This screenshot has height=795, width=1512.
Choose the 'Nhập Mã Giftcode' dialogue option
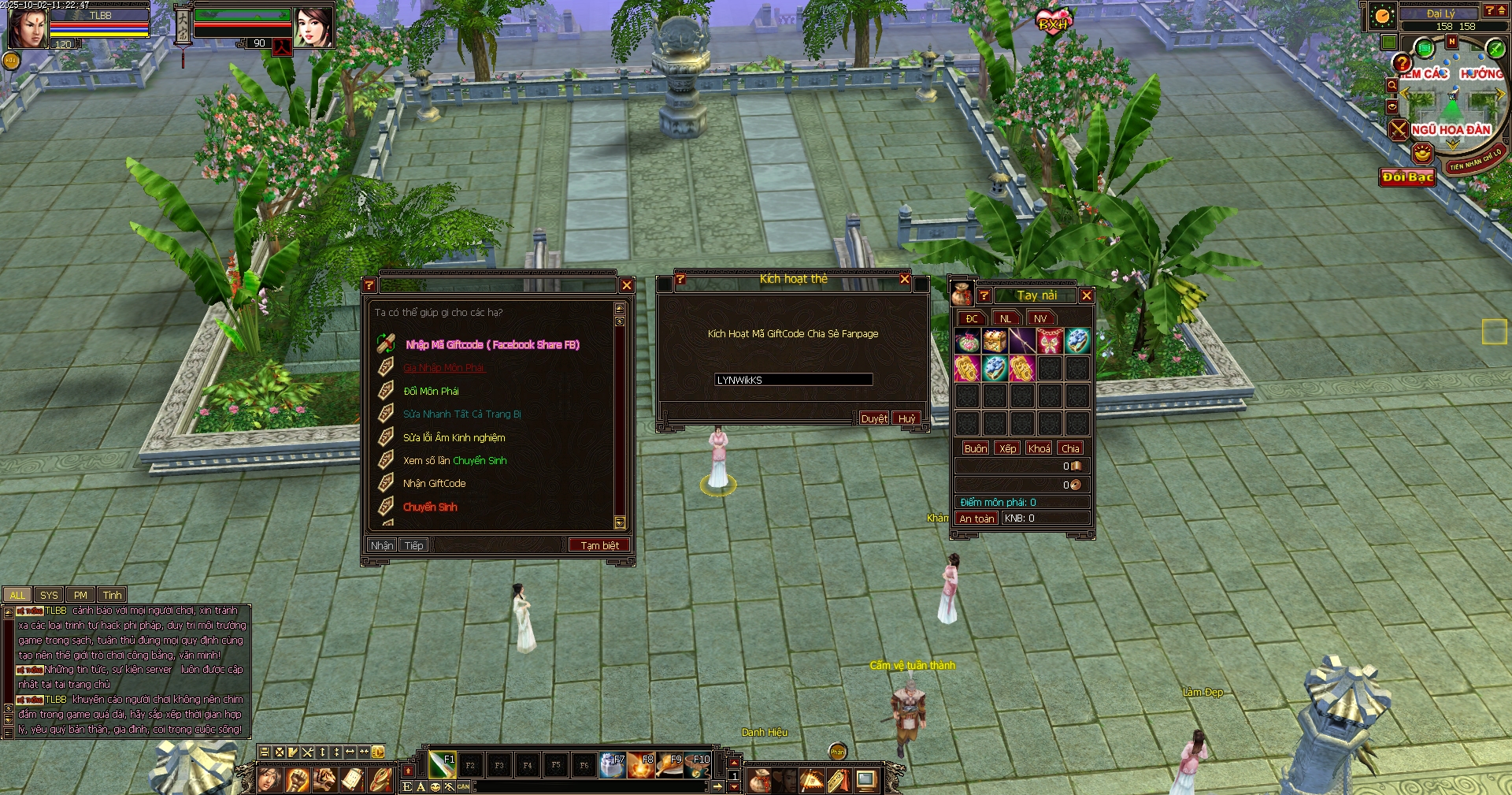492,344
